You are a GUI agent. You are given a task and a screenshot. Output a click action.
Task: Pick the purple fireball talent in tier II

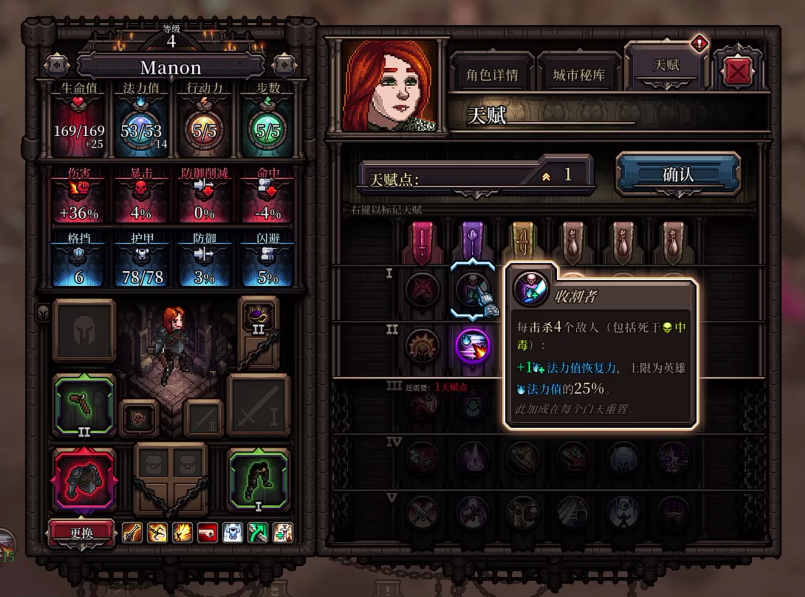point(472,347)
